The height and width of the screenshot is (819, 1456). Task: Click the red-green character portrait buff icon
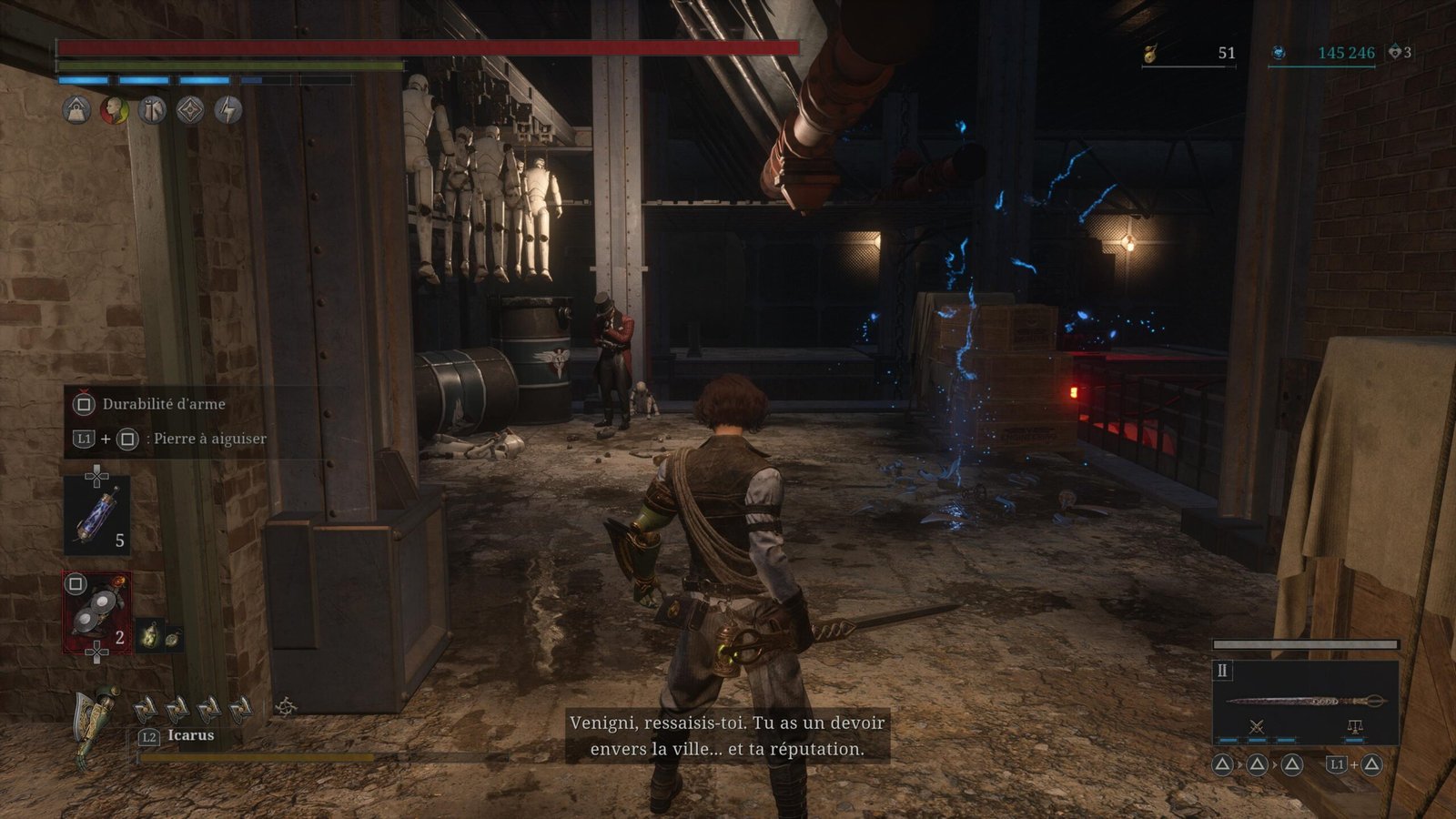(114, 110)
